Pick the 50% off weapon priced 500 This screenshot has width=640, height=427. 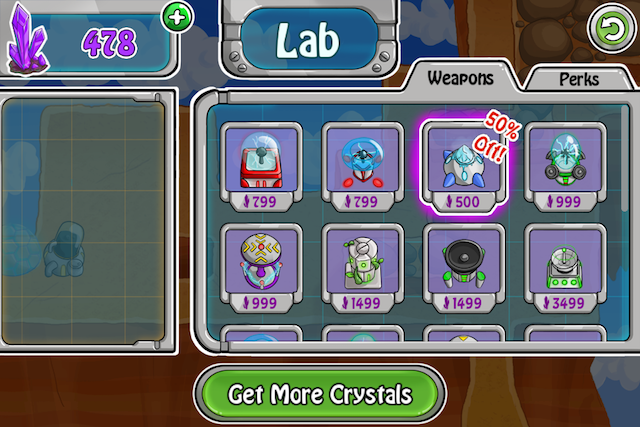(x=462, y=165)
